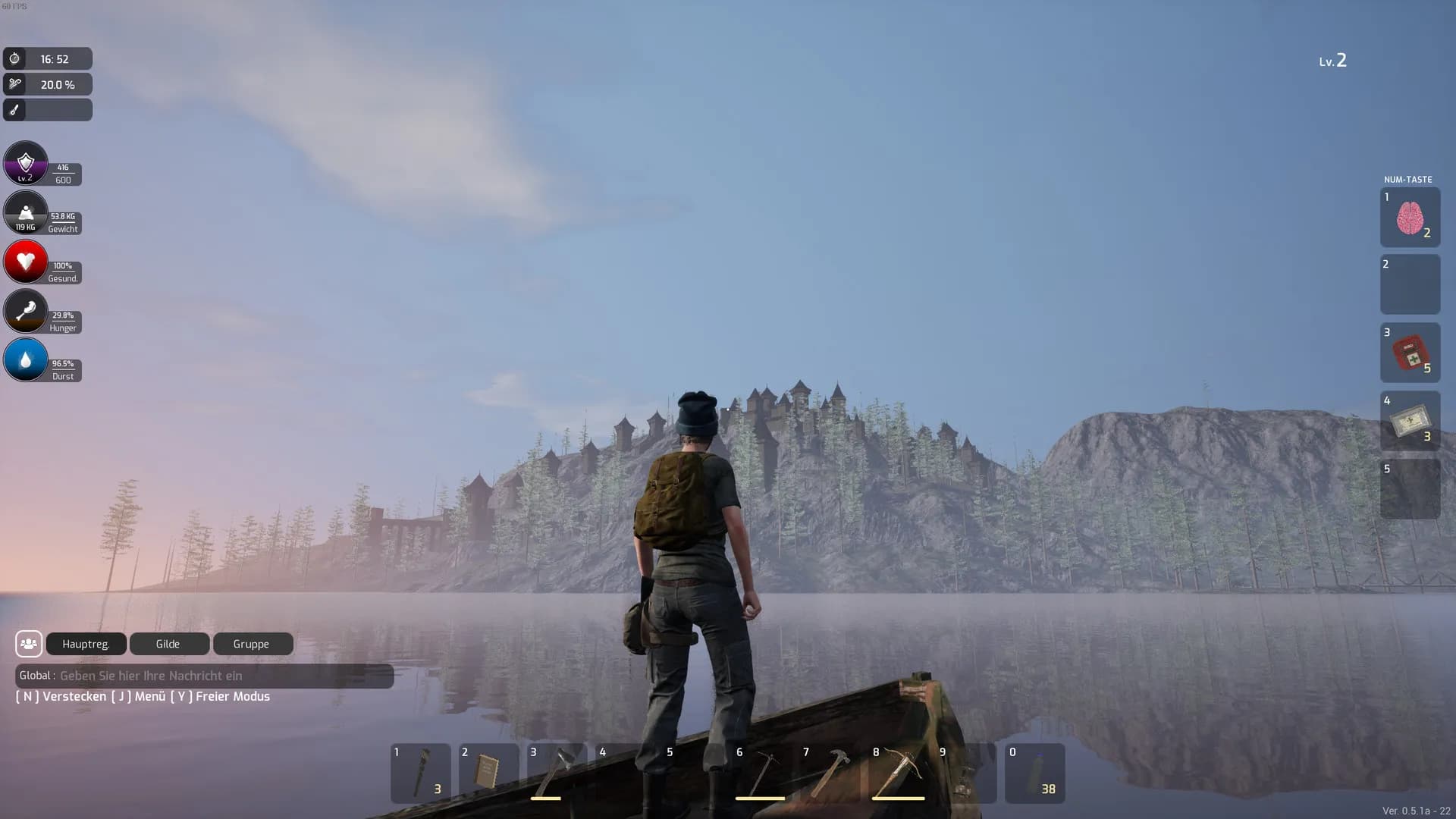Open the players icon beside chat tabs

pyautogui.click(x=29, y=644)
